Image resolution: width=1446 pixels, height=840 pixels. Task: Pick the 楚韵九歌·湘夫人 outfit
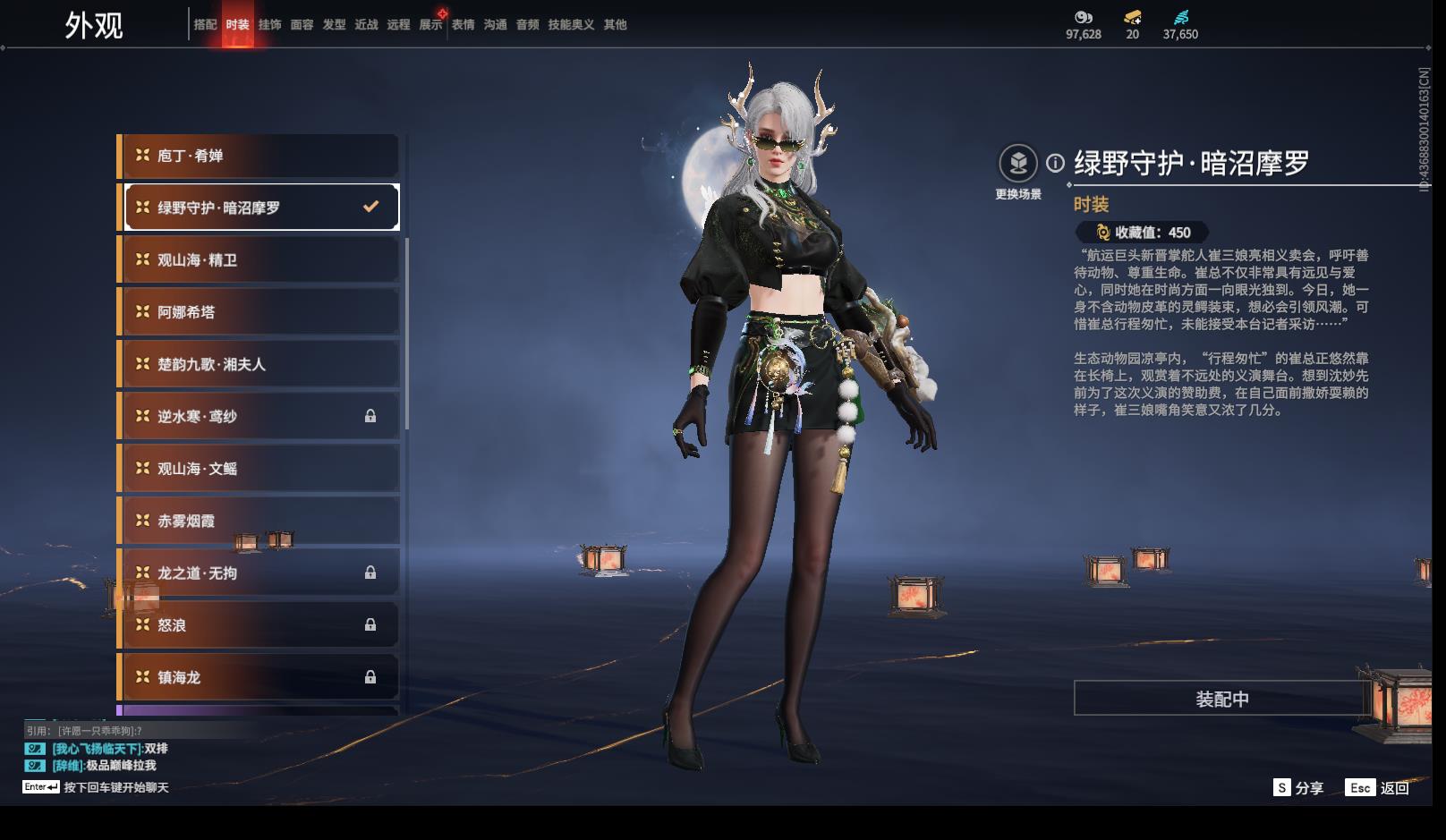[x=259, y=364]
